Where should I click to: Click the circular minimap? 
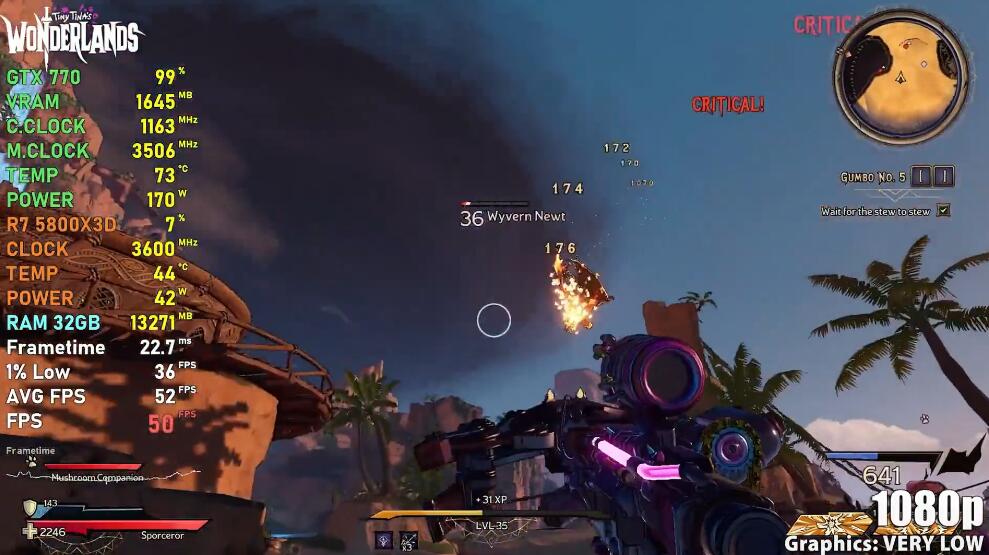[x=902, y=76]
